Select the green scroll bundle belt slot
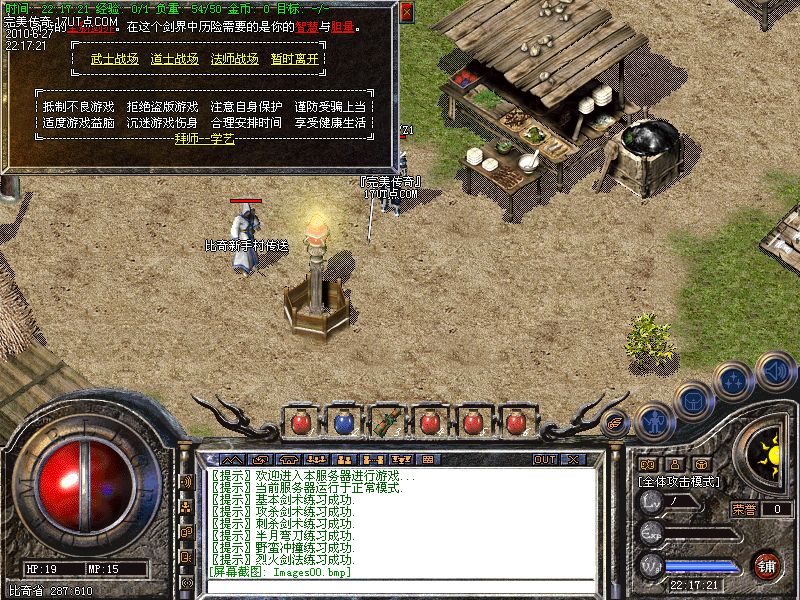Viewport: 800px width, 600px height. coord(386,422)
